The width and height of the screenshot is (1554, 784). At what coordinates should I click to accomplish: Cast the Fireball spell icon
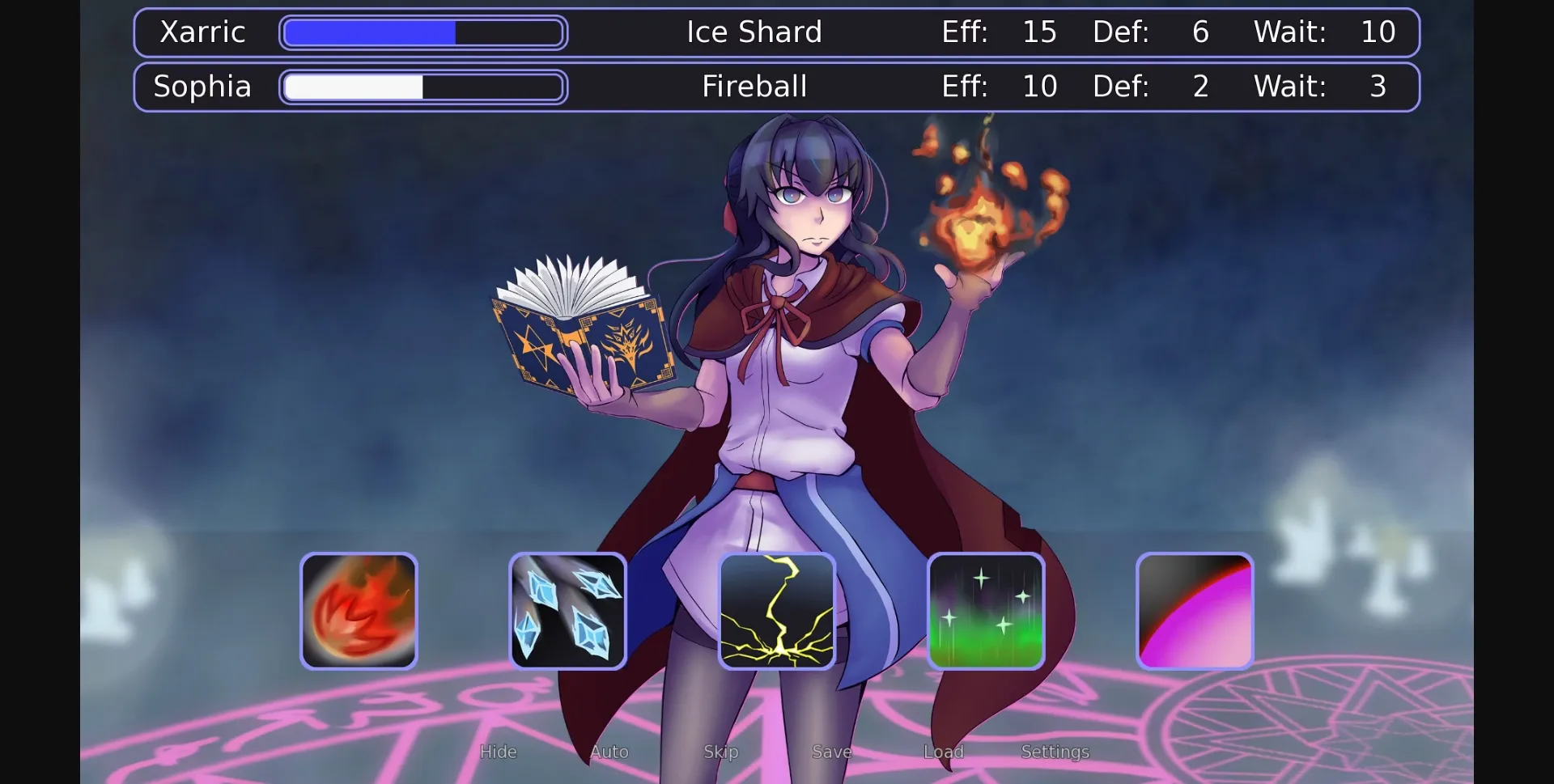point(359,611)
